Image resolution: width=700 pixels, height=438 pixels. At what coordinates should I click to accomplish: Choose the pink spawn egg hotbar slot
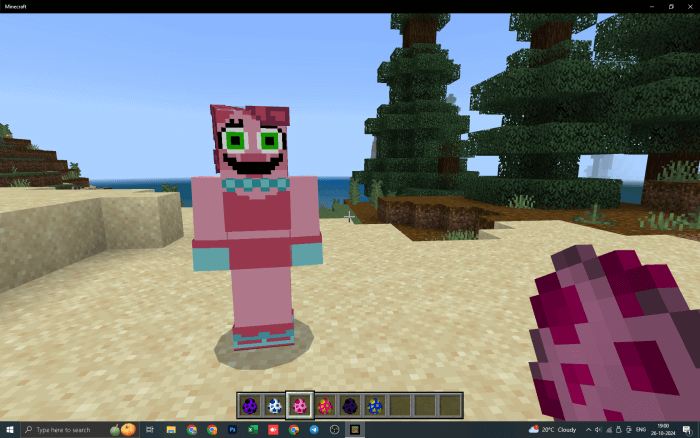coord(299,405)
